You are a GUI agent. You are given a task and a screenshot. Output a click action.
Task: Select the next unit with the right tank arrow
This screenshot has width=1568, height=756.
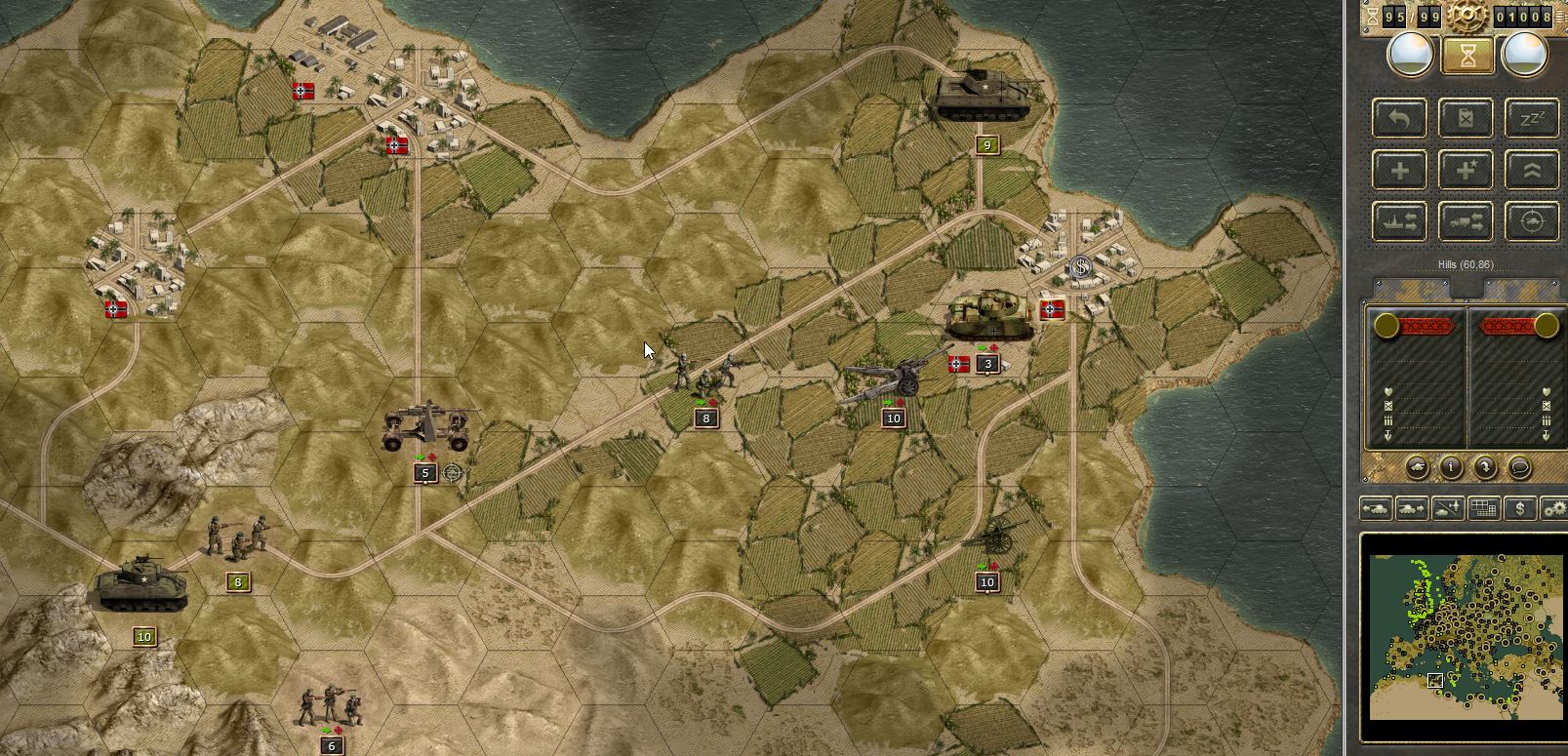pyautogui.click(x=1410, y=508)
